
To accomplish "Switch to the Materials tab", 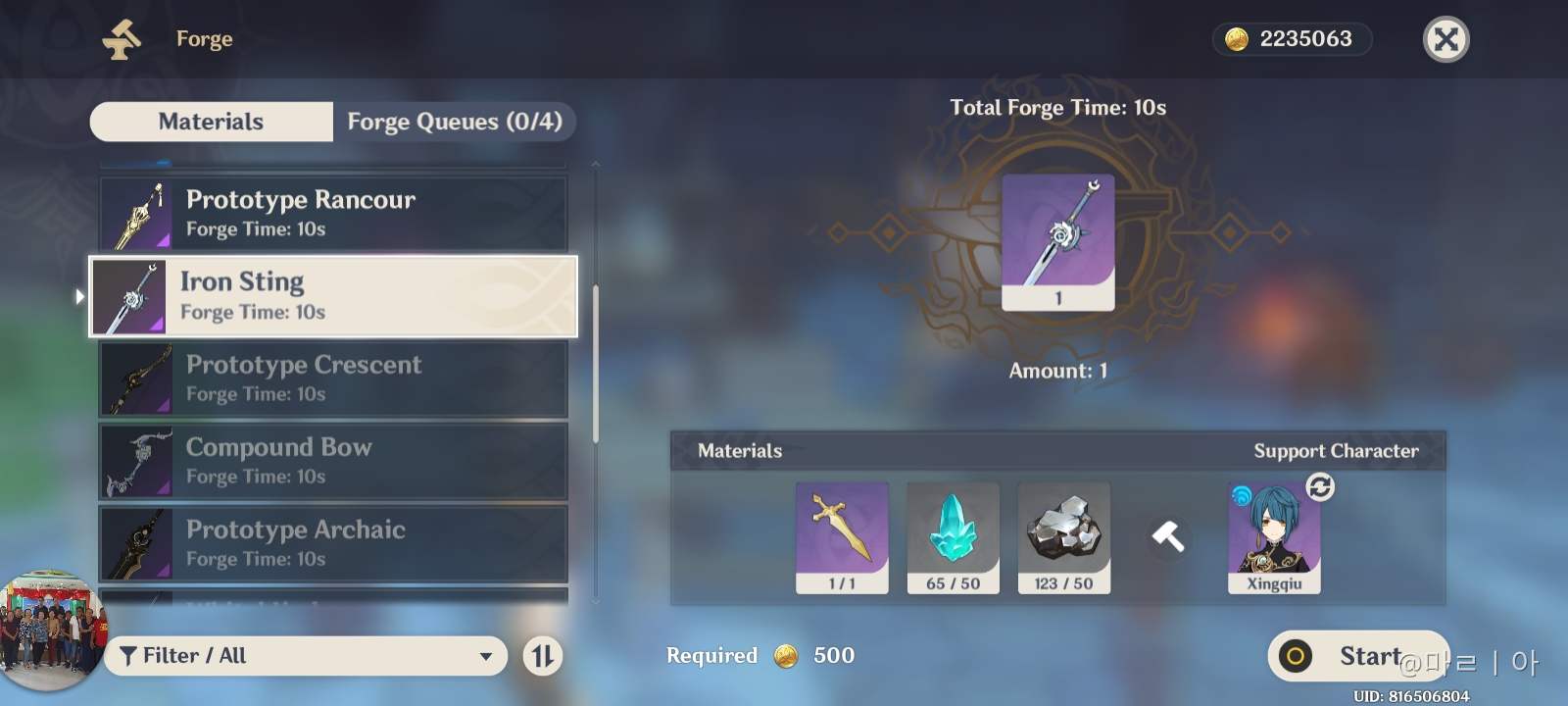I will 210,121.
